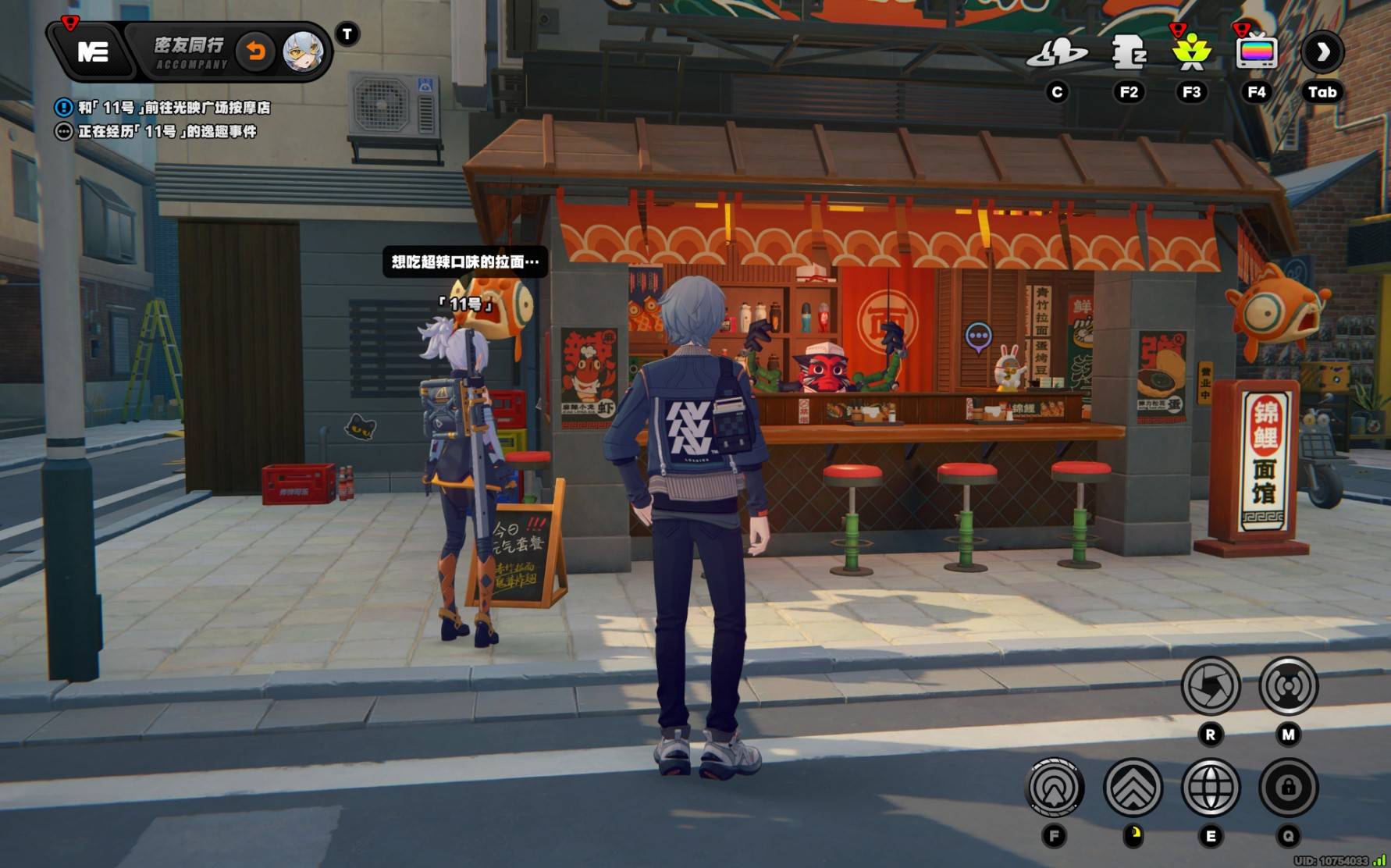The height and width of the screenshot is (868, 1391).
Task: Open the quest about going to the massage shop
Action: (173, 108)
